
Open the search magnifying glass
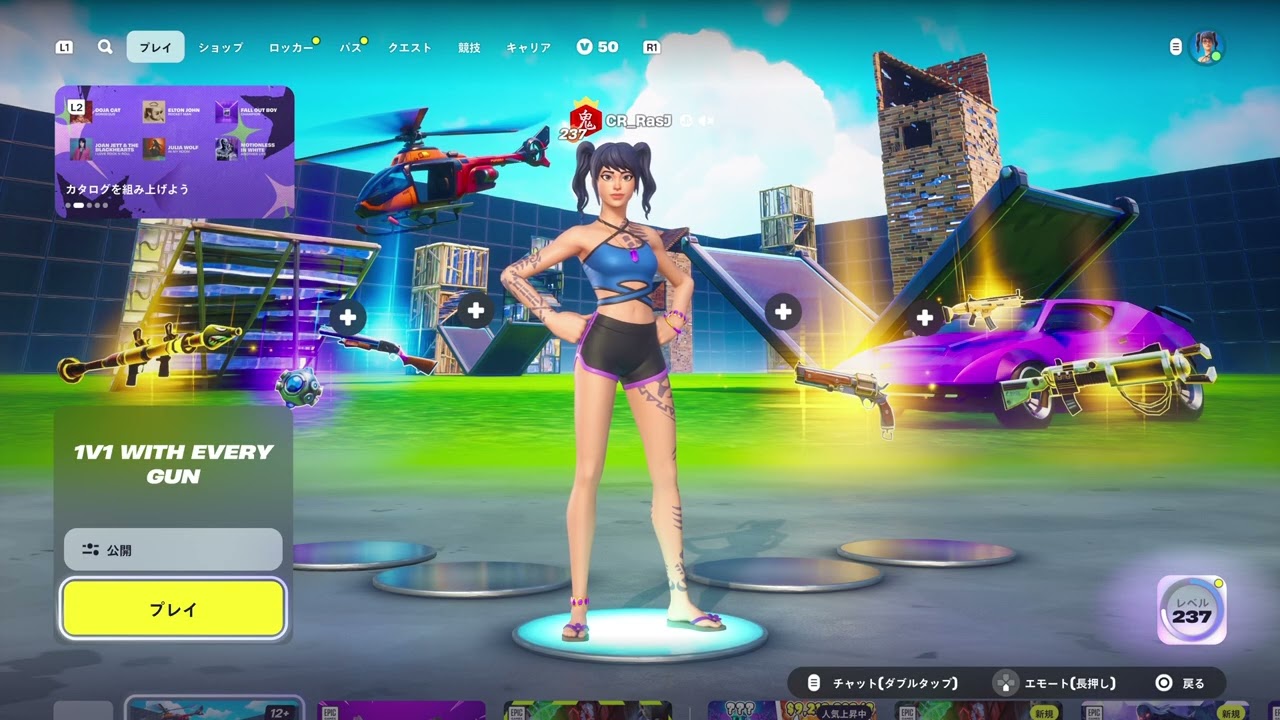point(105,47)
